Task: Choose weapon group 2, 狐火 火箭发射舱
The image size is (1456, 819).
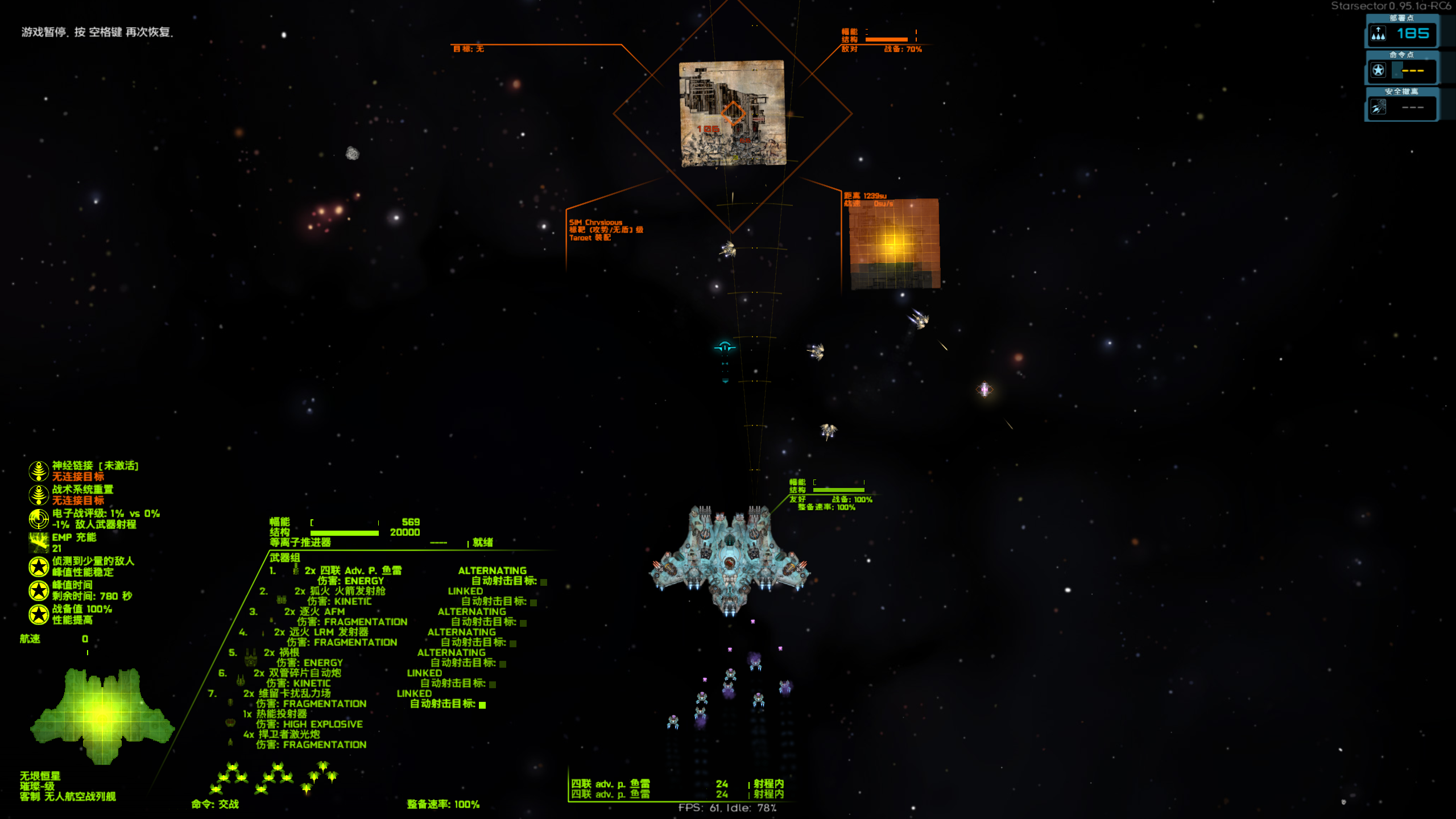Action: pyautogui.click(x=340, y=591)
